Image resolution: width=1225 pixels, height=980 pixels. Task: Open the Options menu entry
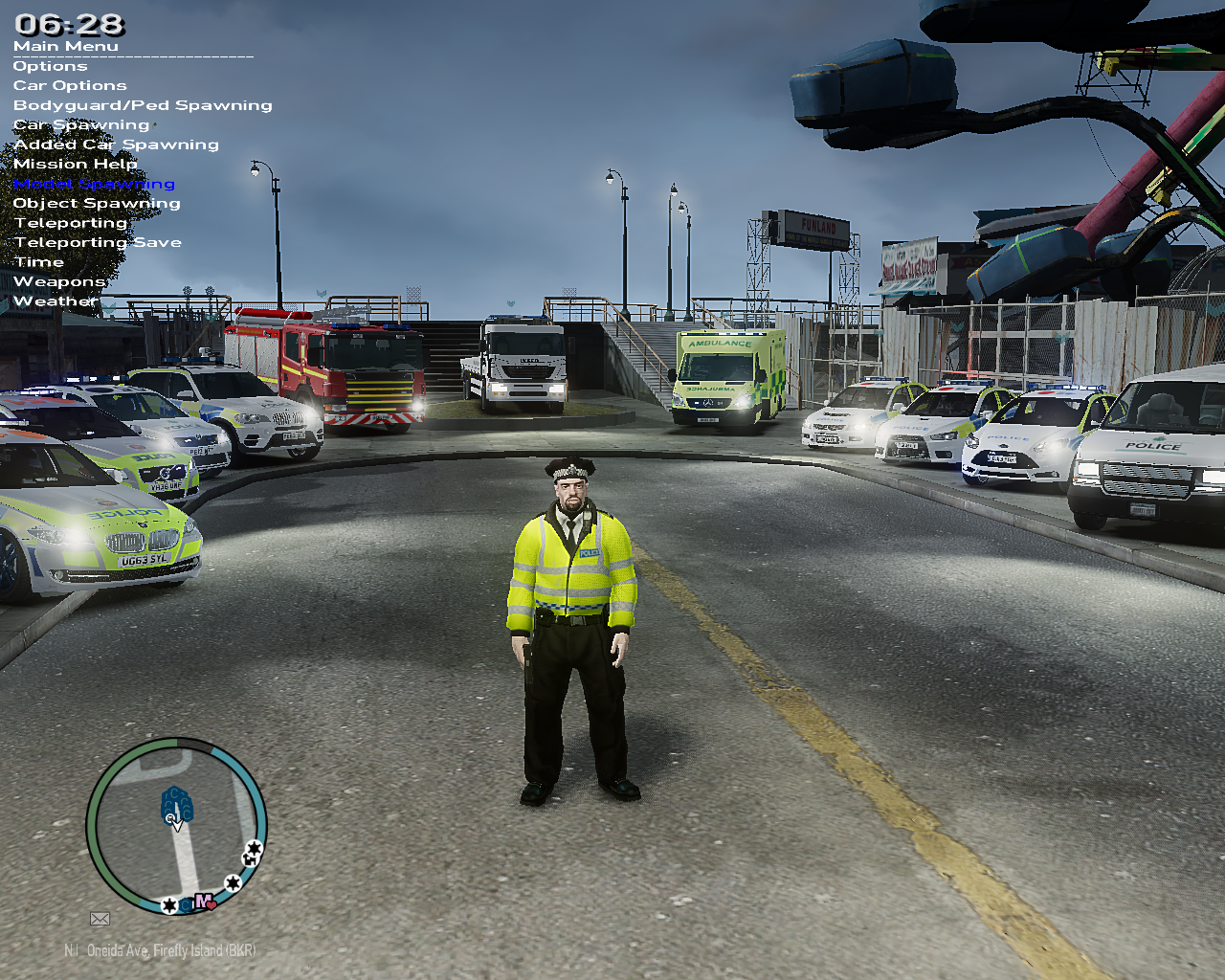50,66
